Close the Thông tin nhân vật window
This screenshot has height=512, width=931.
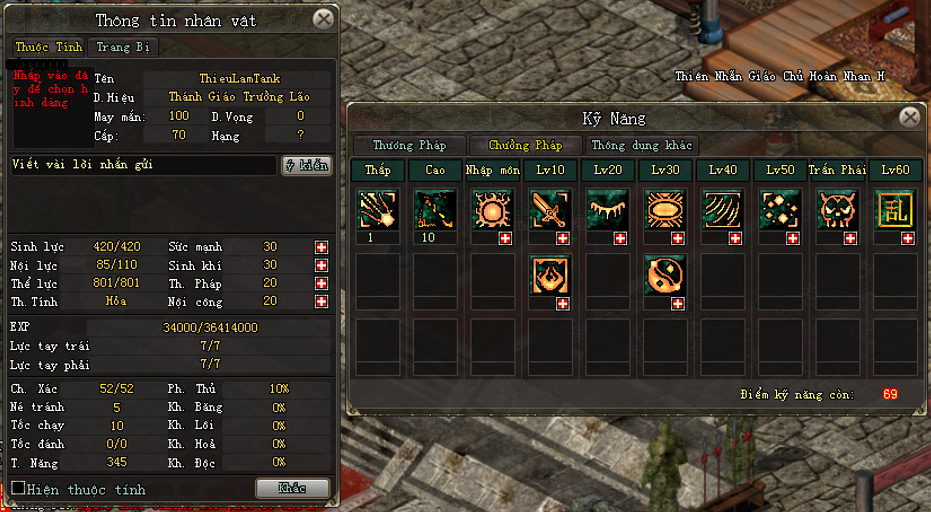point(323,19)
